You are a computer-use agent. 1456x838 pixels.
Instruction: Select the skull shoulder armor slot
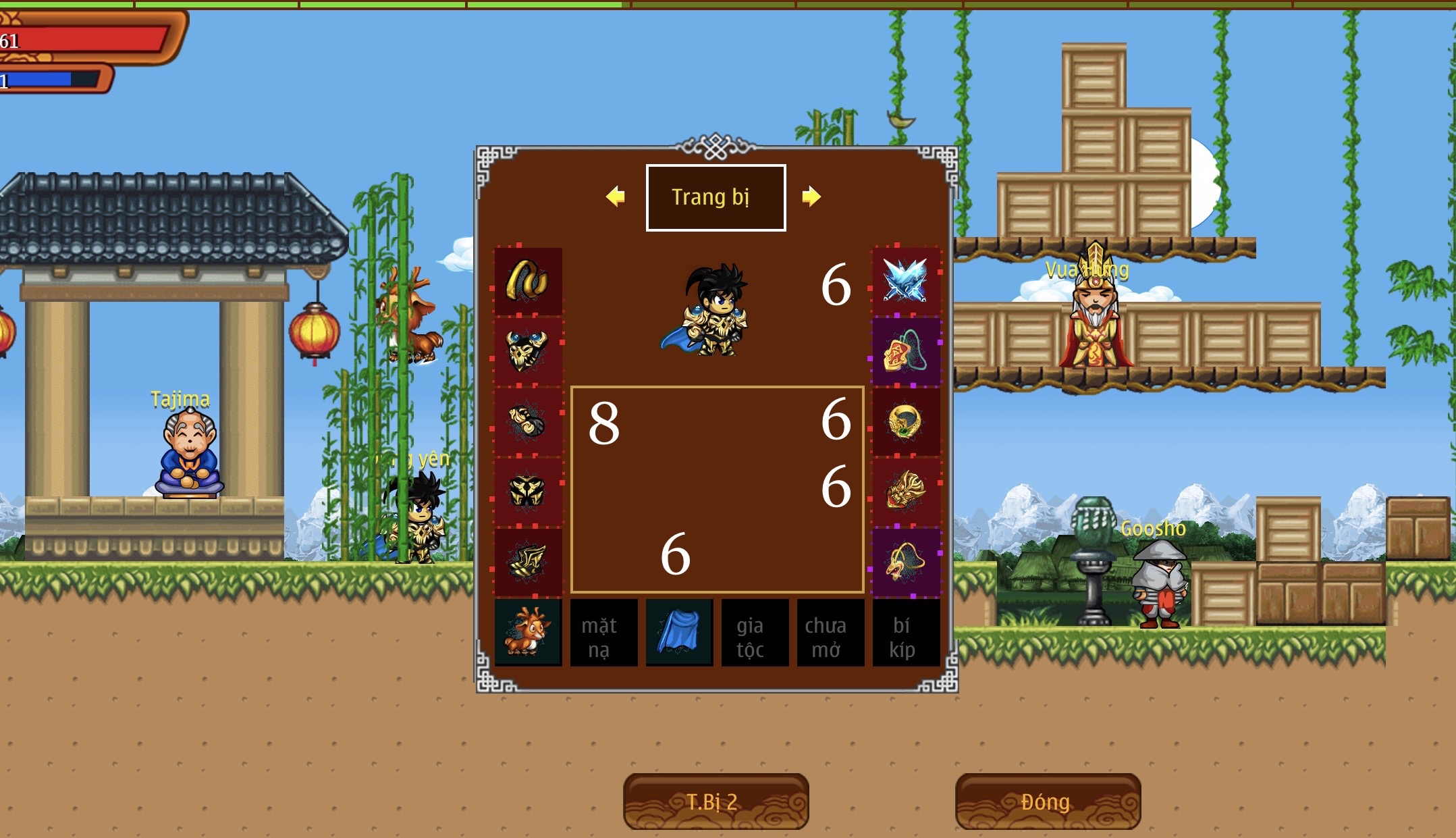pos(528,351)
